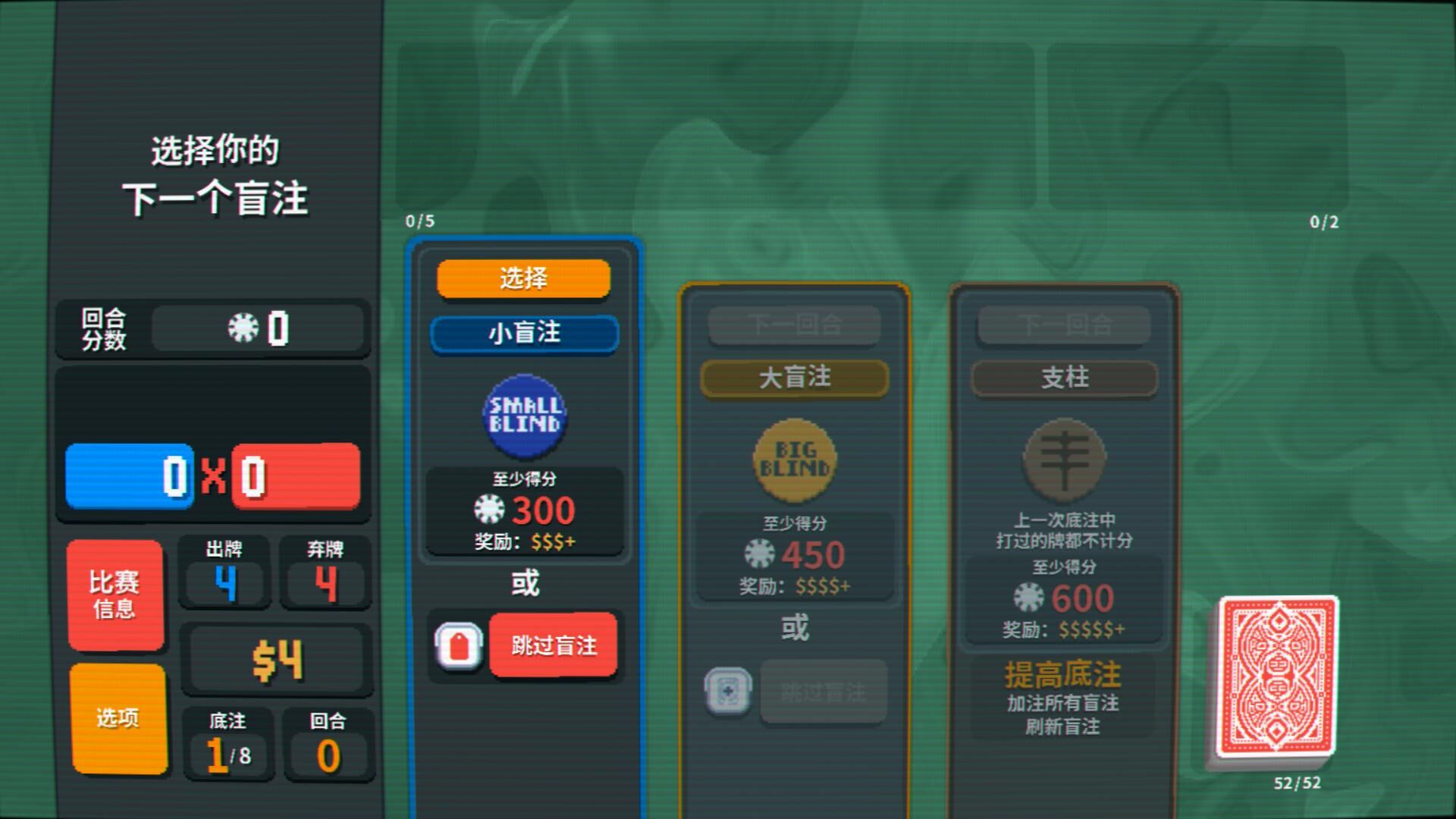The height and width of the screenshot is (819, 1456).
Task: Click the blue Small Blind chip icon
Action: pos(523,416)
